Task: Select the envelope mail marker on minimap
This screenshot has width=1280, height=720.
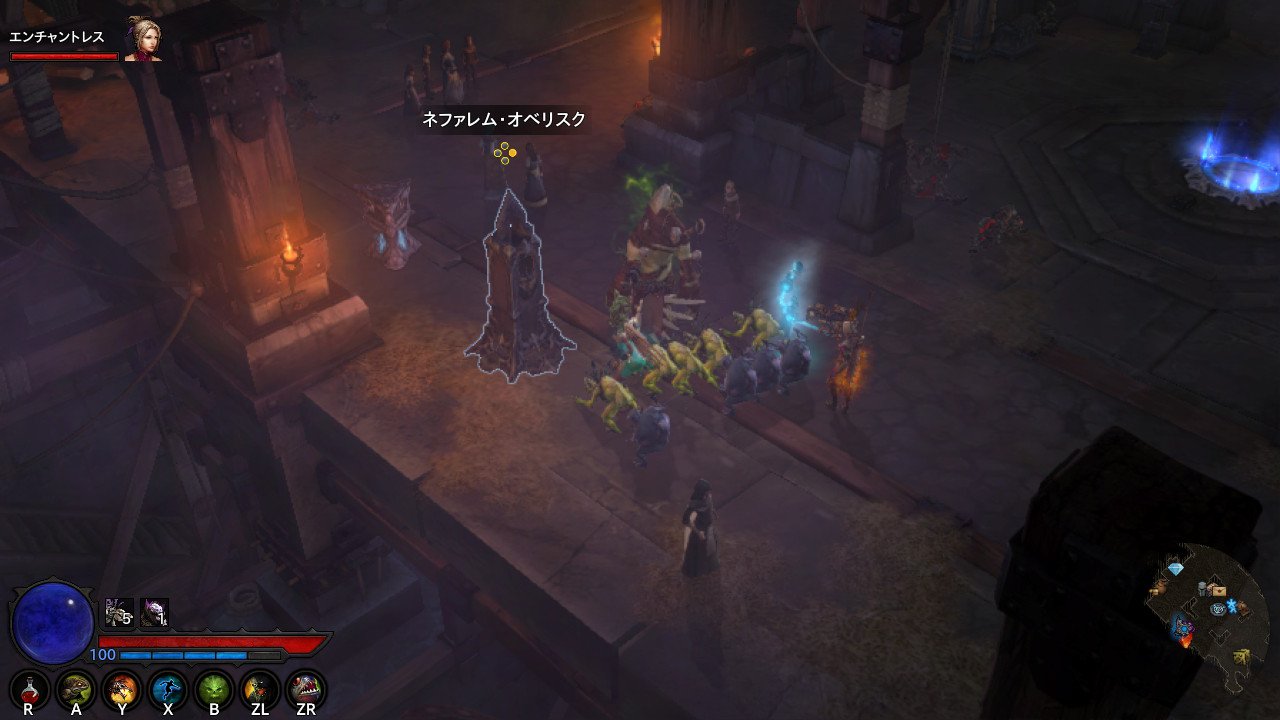Action: pos(1217,590)
